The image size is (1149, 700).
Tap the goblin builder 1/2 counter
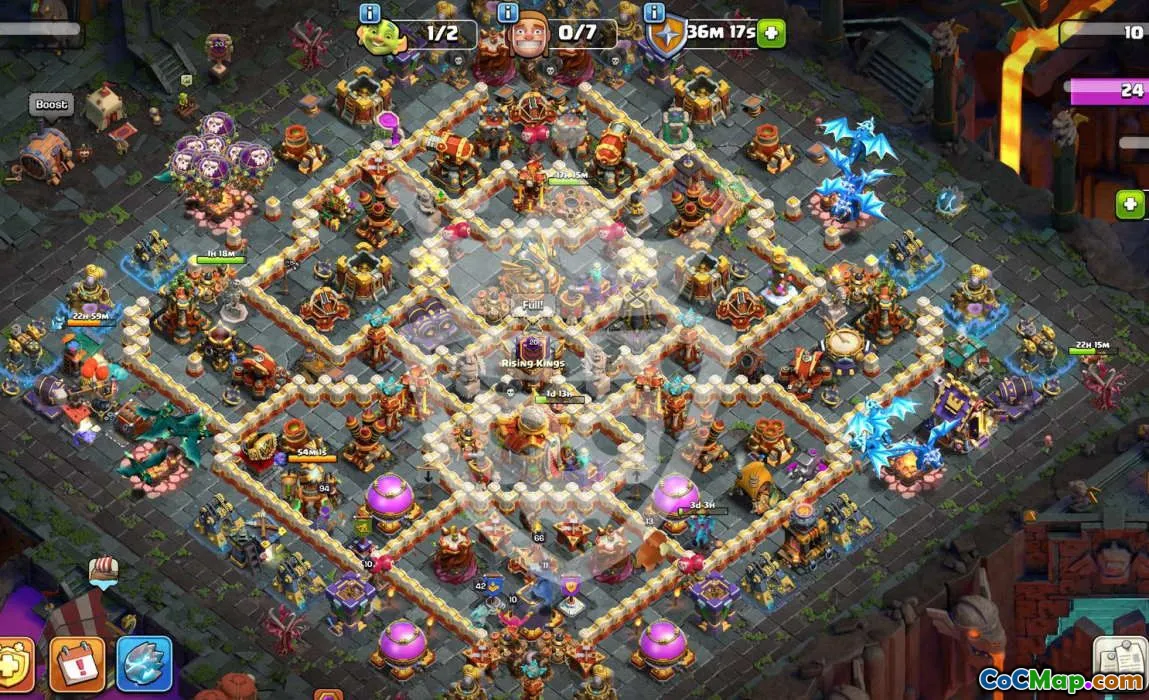click(x=441, y=33)
